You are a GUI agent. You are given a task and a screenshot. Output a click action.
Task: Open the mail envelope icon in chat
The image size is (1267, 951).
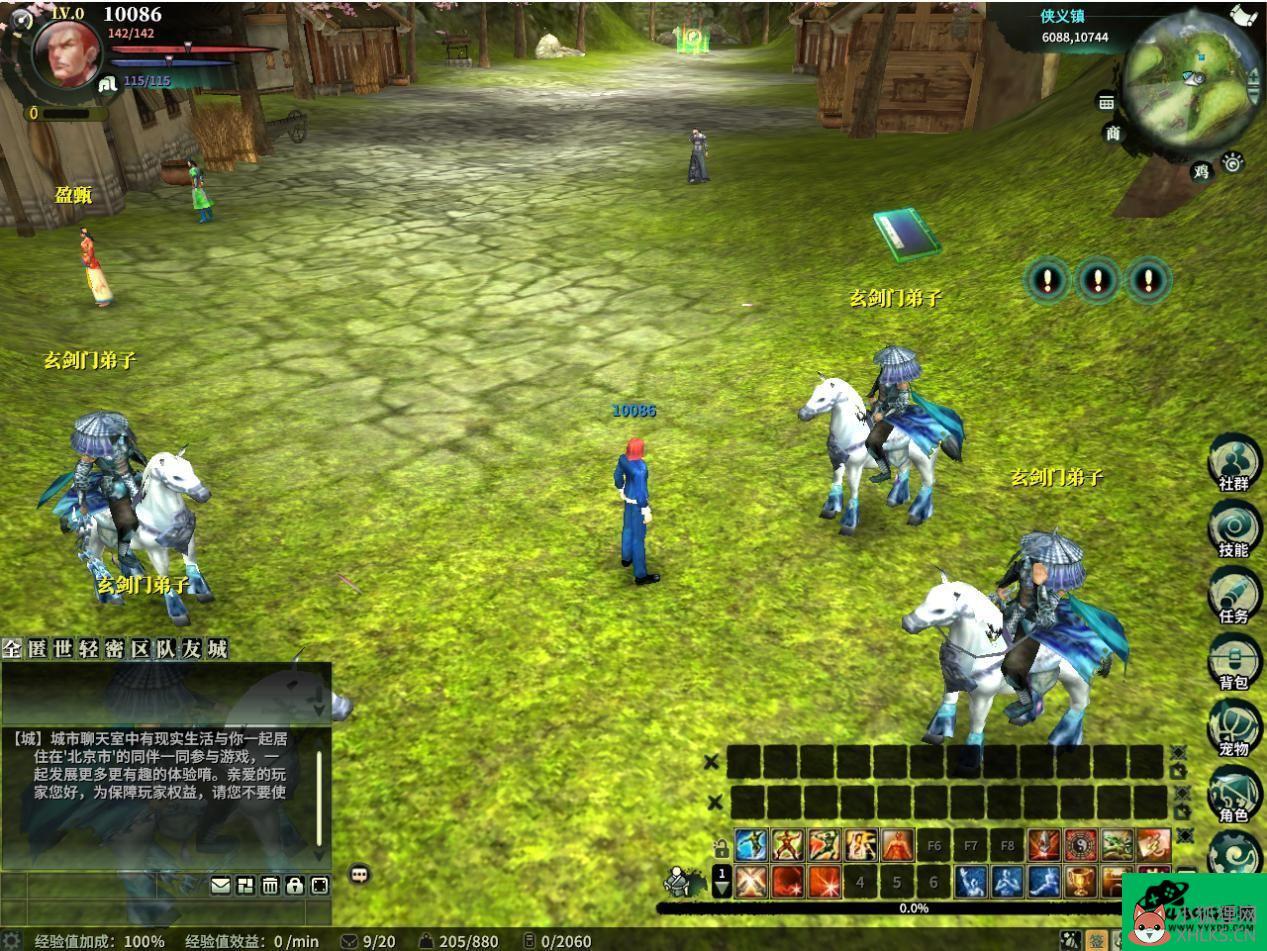tap(220, 885)
